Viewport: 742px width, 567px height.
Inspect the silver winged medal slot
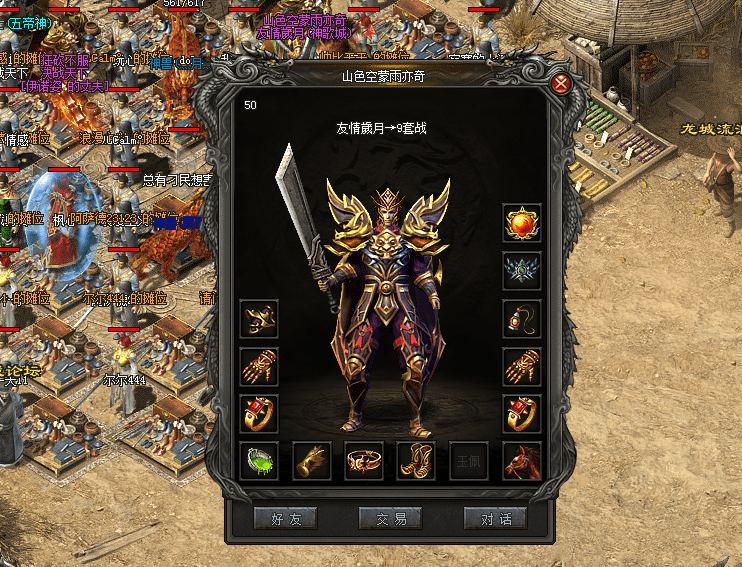(x=522, y=271)
